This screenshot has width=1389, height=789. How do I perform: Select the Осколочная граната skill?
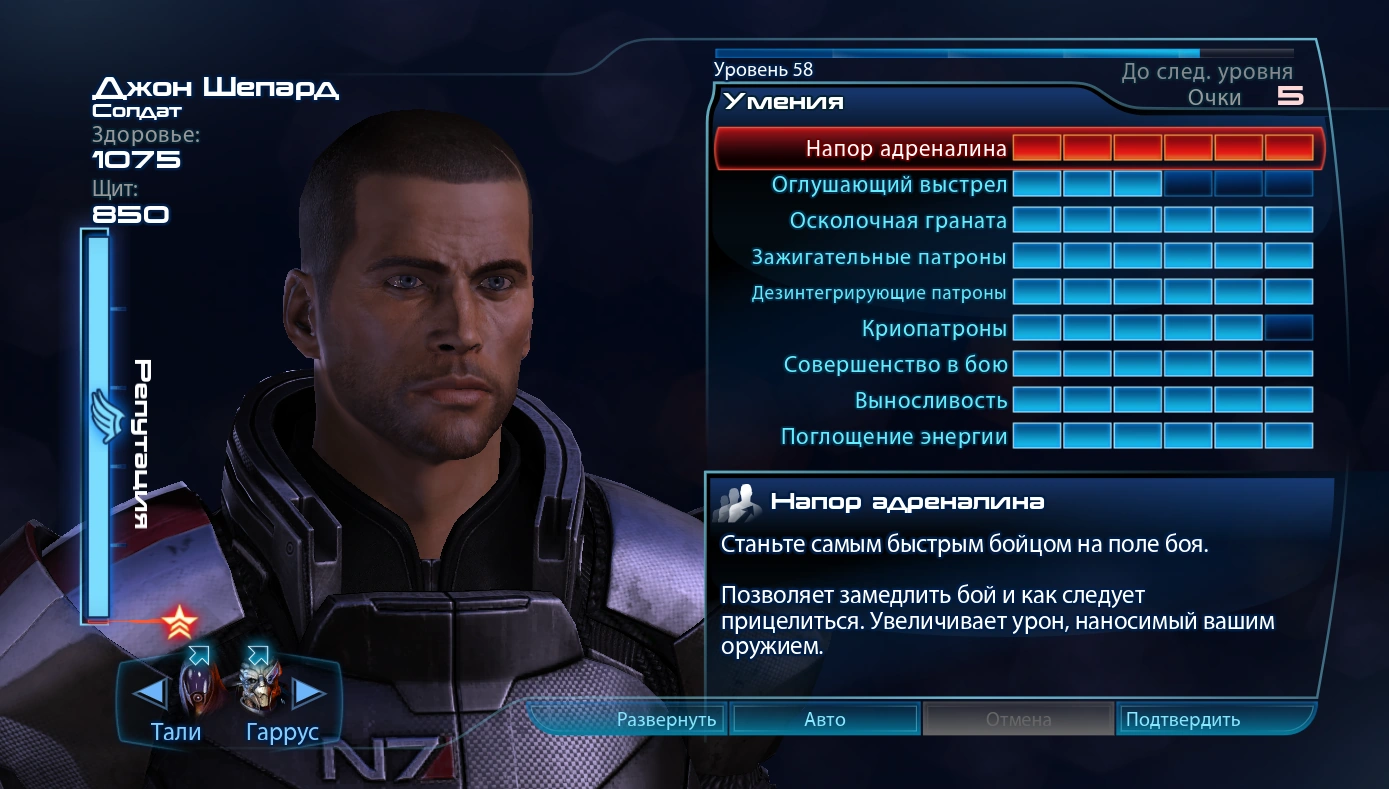click(898, 220)
